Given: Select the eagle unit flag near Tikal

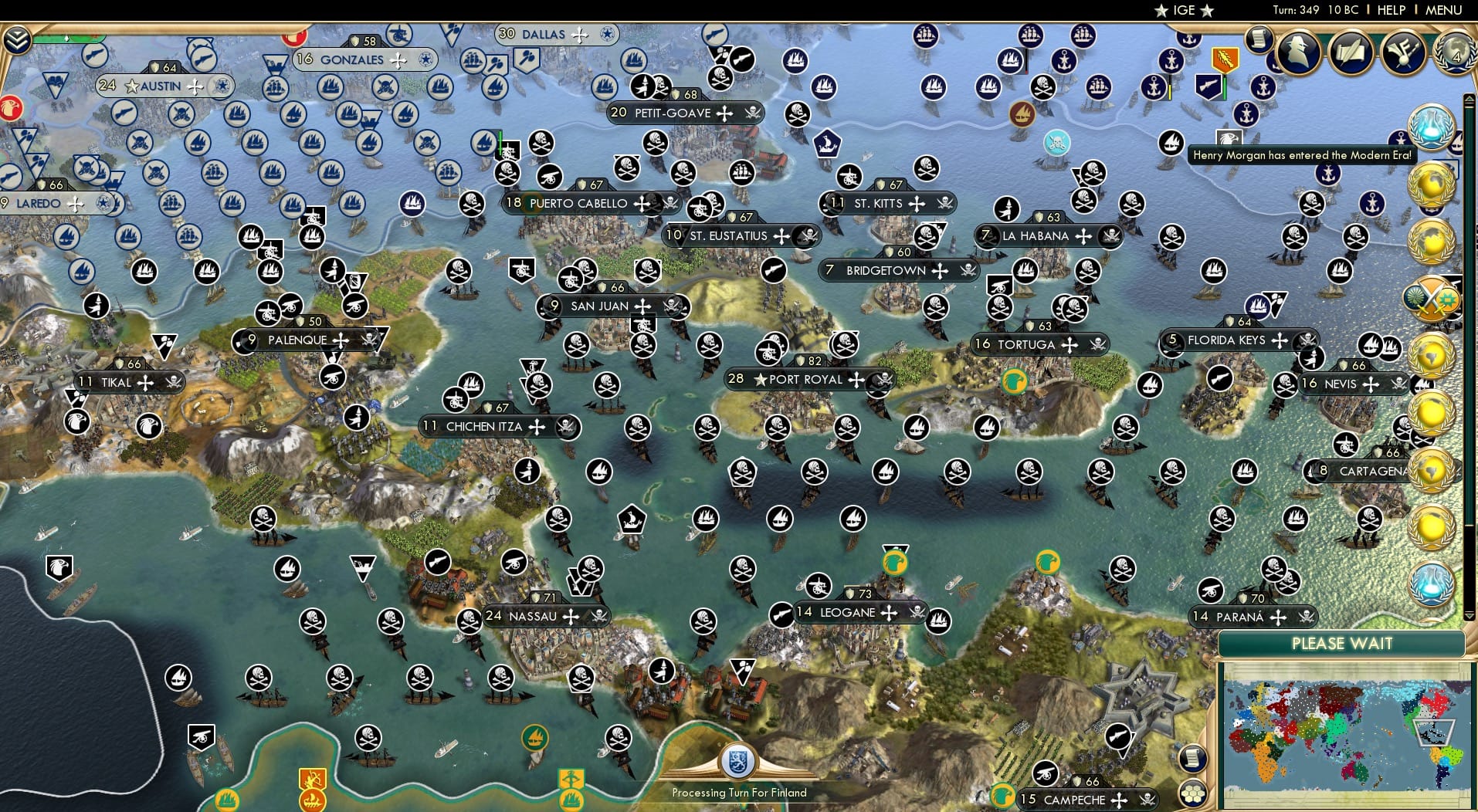Looking at the screenshot, I should (77, 423).
